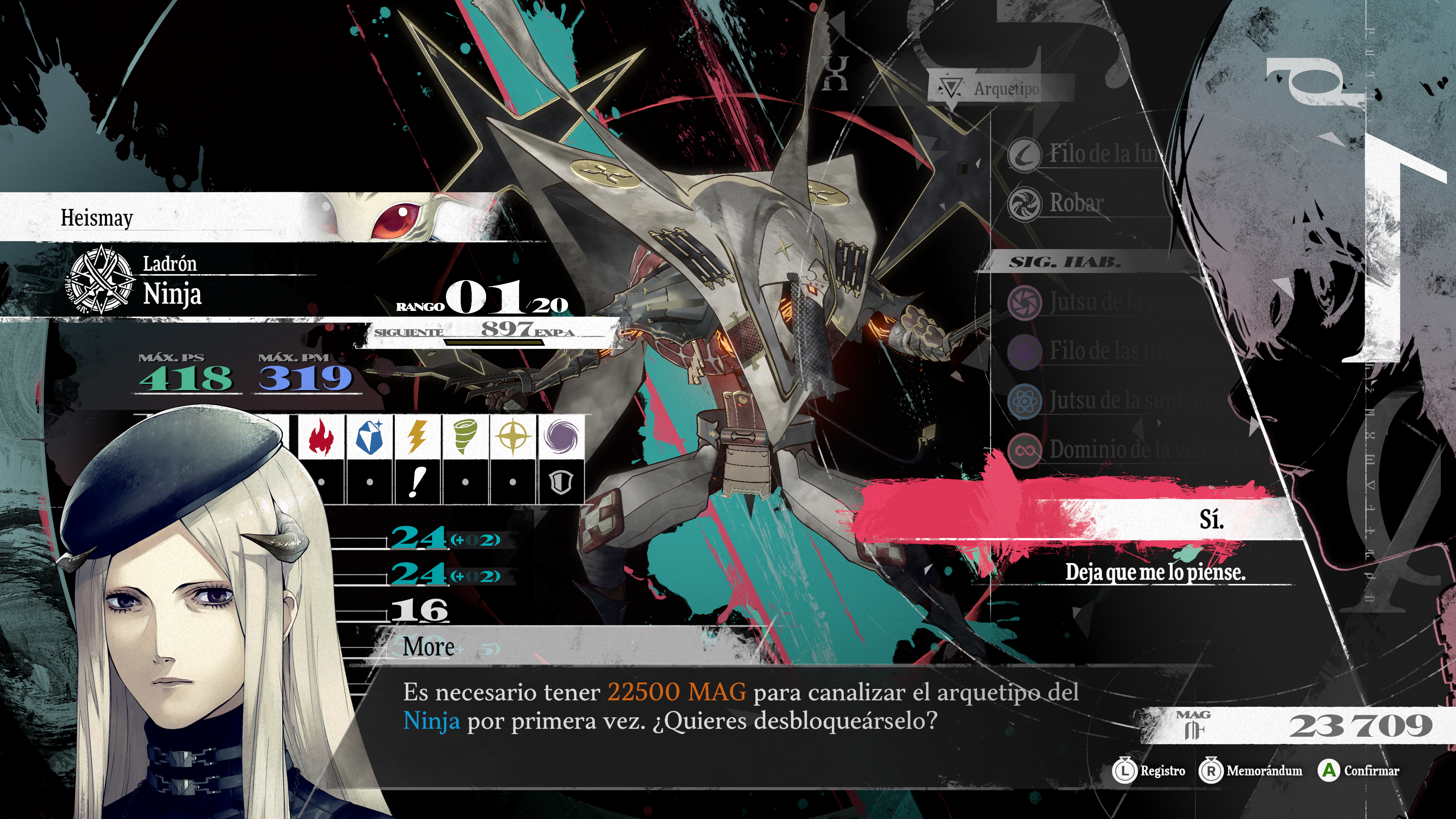Choose the "Sí." reply option
Screen dimensions: 1456x819
click(1211, 519)
